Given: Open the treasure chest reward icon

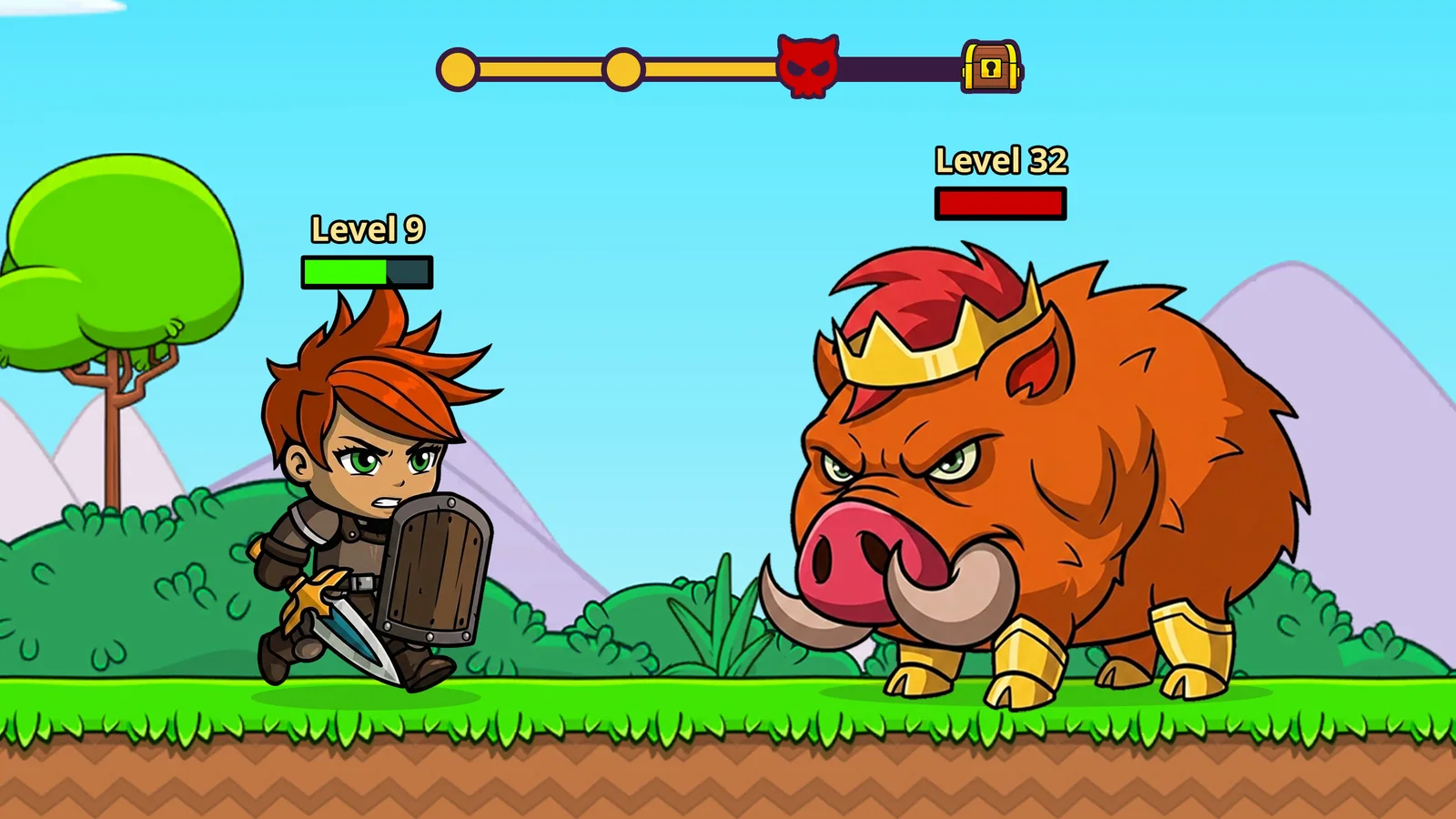Looking at the screenshot, I should pos(992,66).
